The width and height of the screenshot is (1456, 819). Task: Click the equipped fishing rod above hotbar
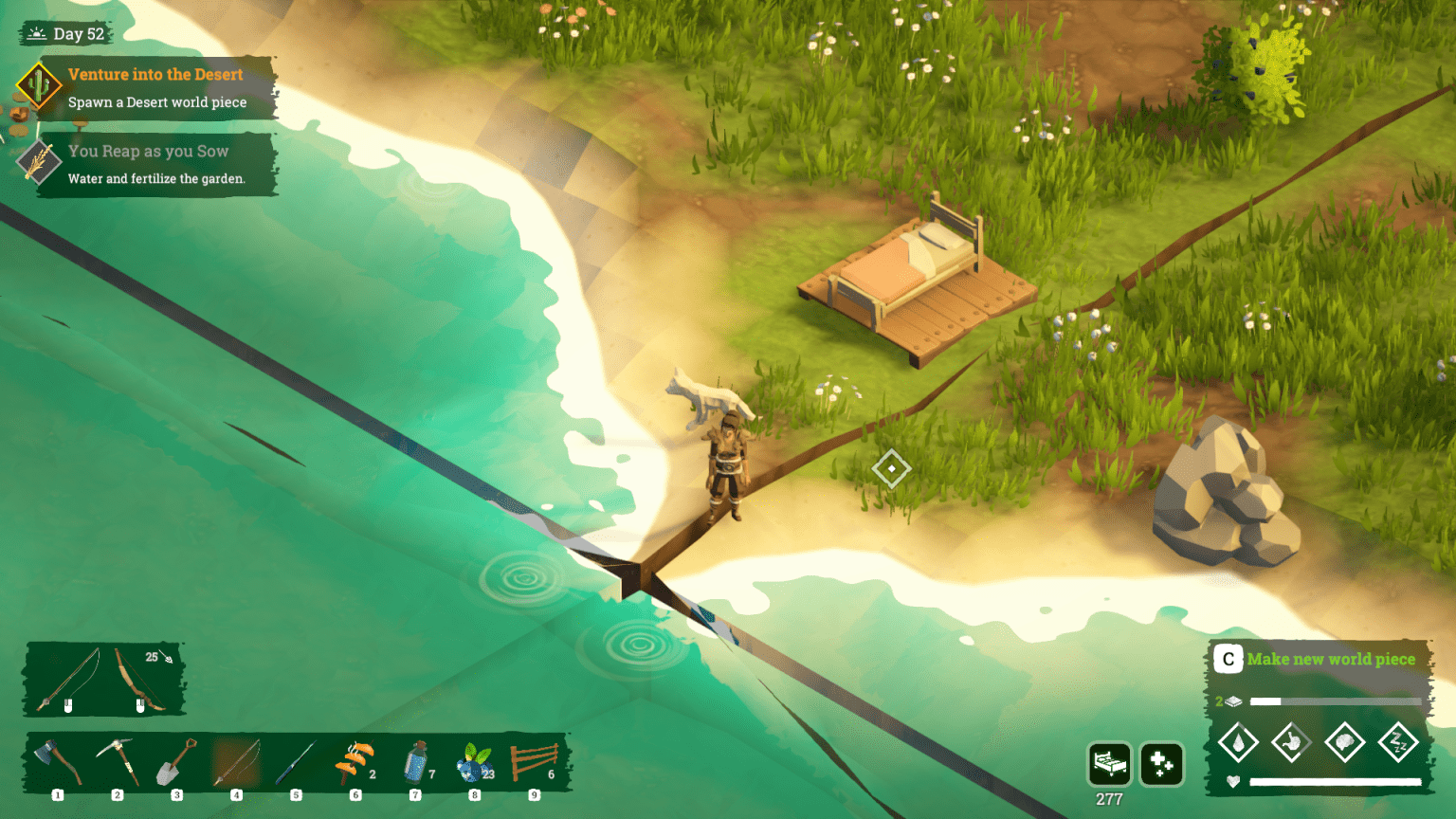[x=68, y=679]
